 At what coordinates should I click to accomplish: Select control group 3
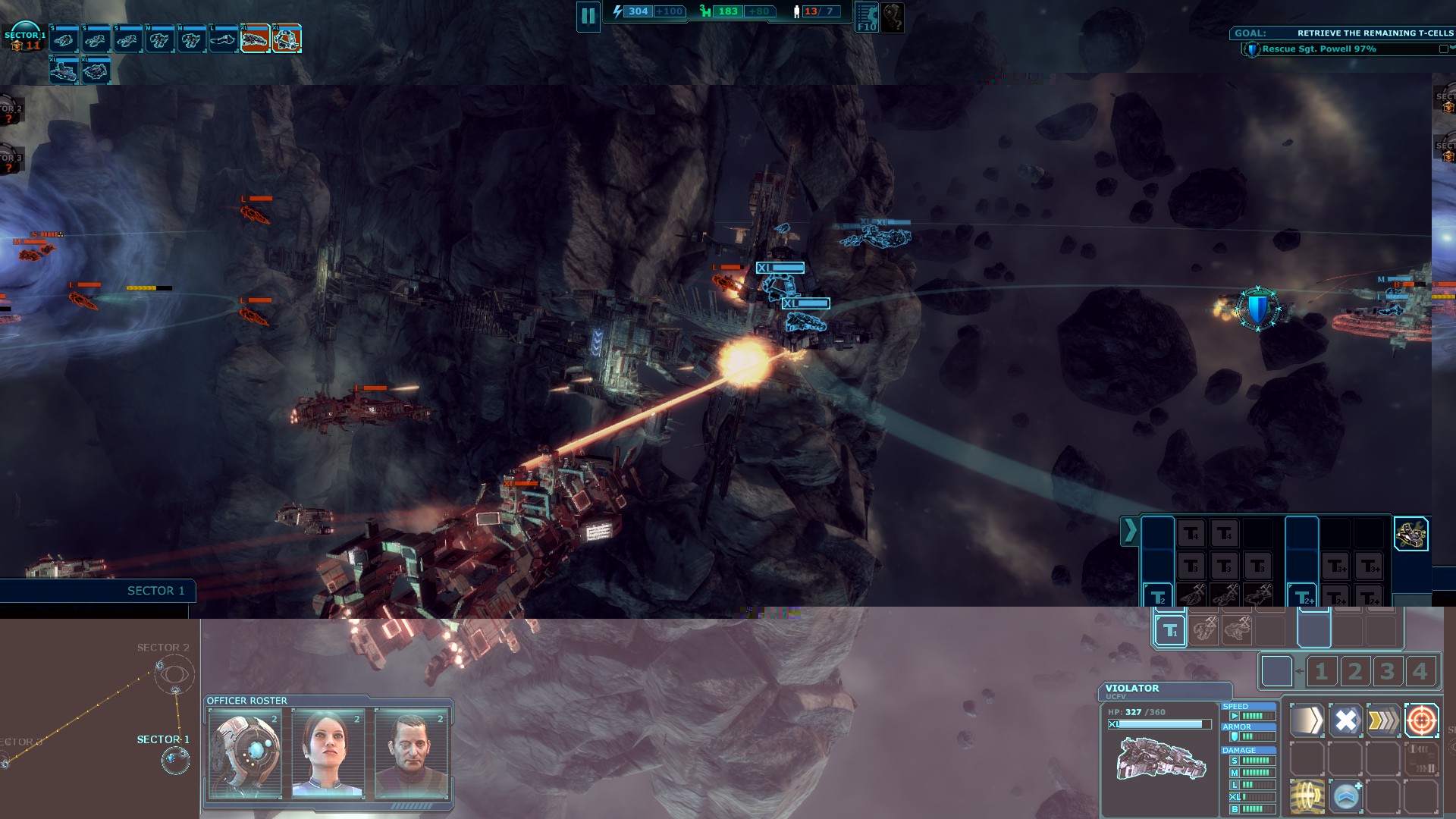tap(1387, 671)
